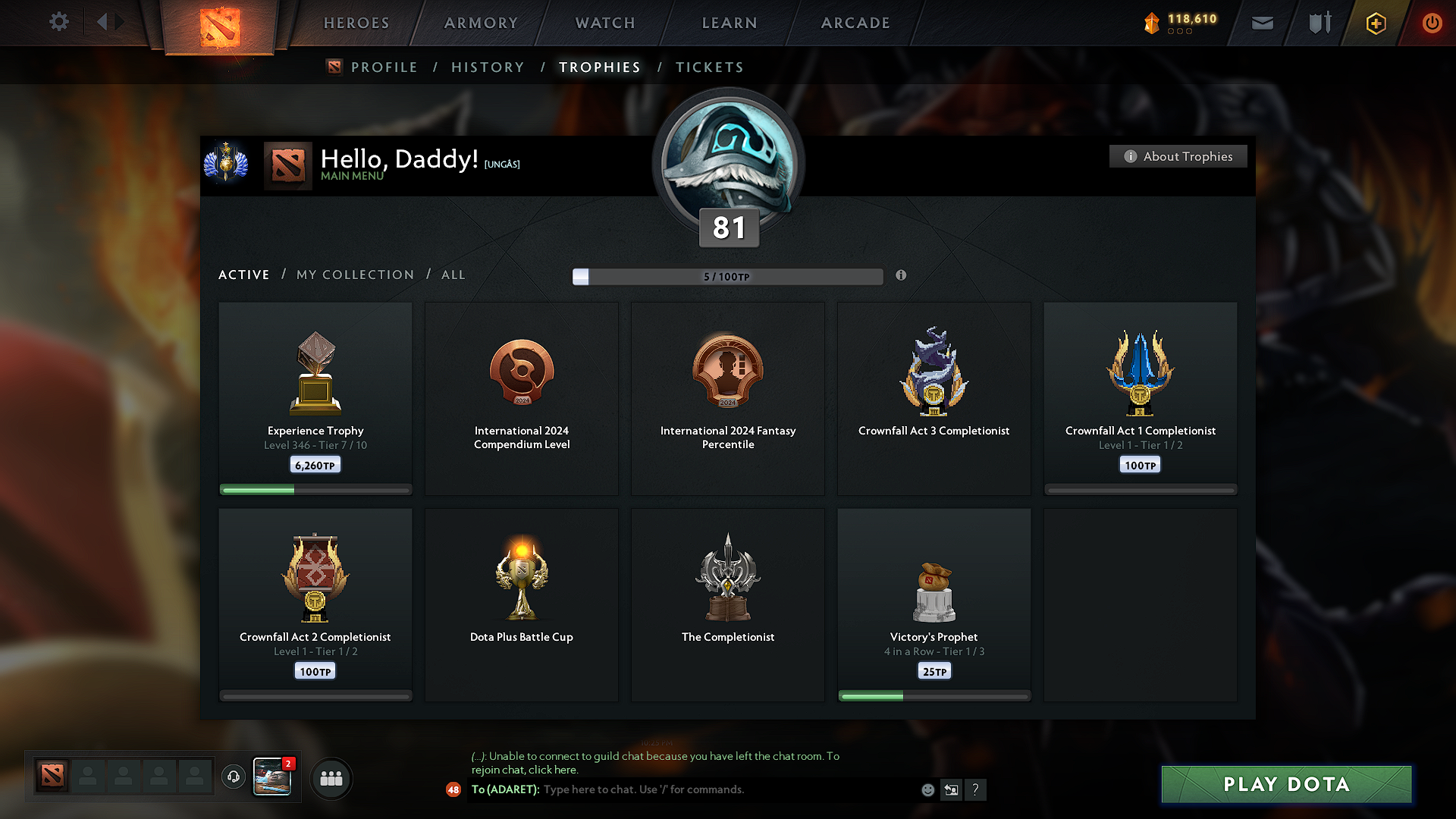Expand the chat help question mark
Screen dimensions: 1456x819
click(976, 789)
